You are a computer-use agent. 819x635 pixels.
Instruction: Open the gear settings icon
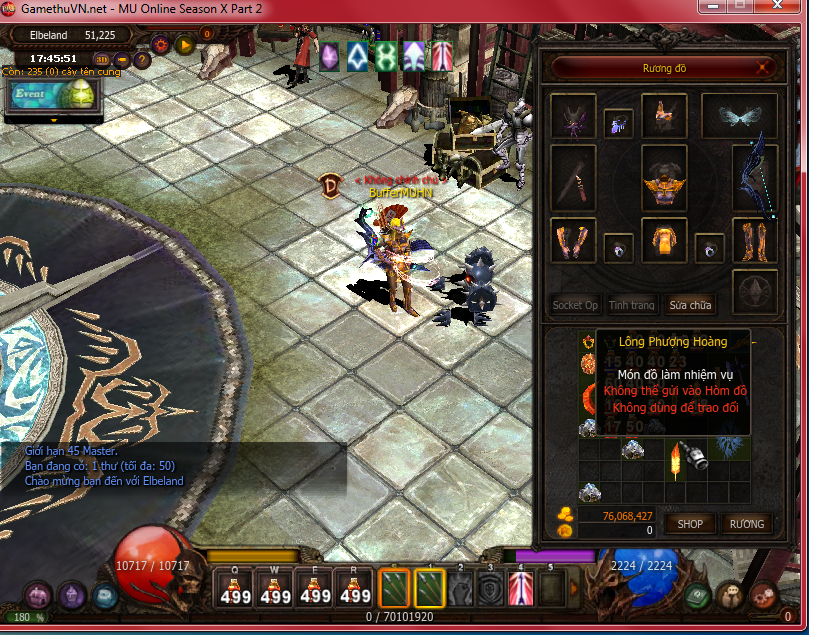(160, 44)
